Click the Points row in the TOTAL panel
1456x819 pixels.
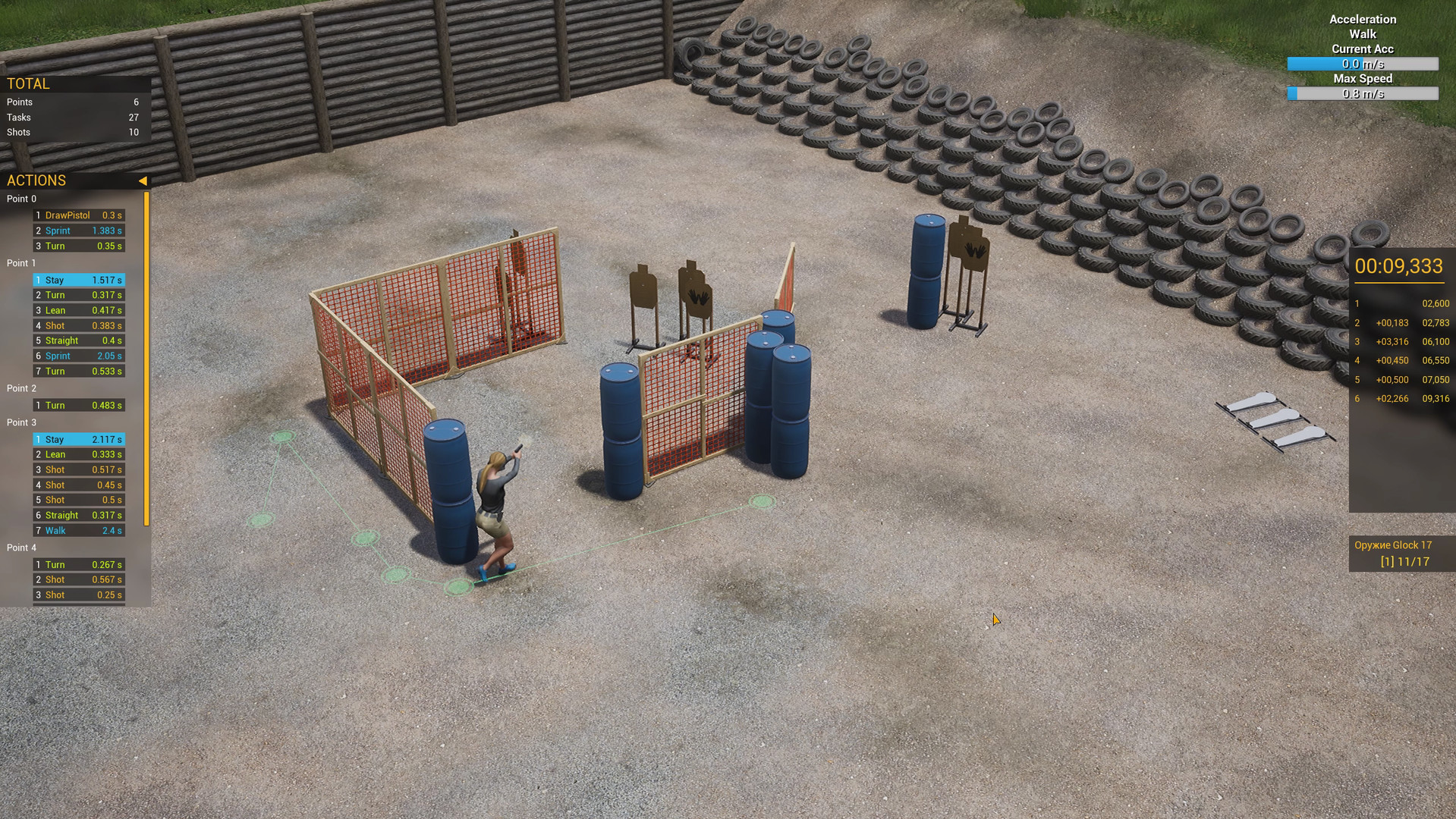[72, 102]
